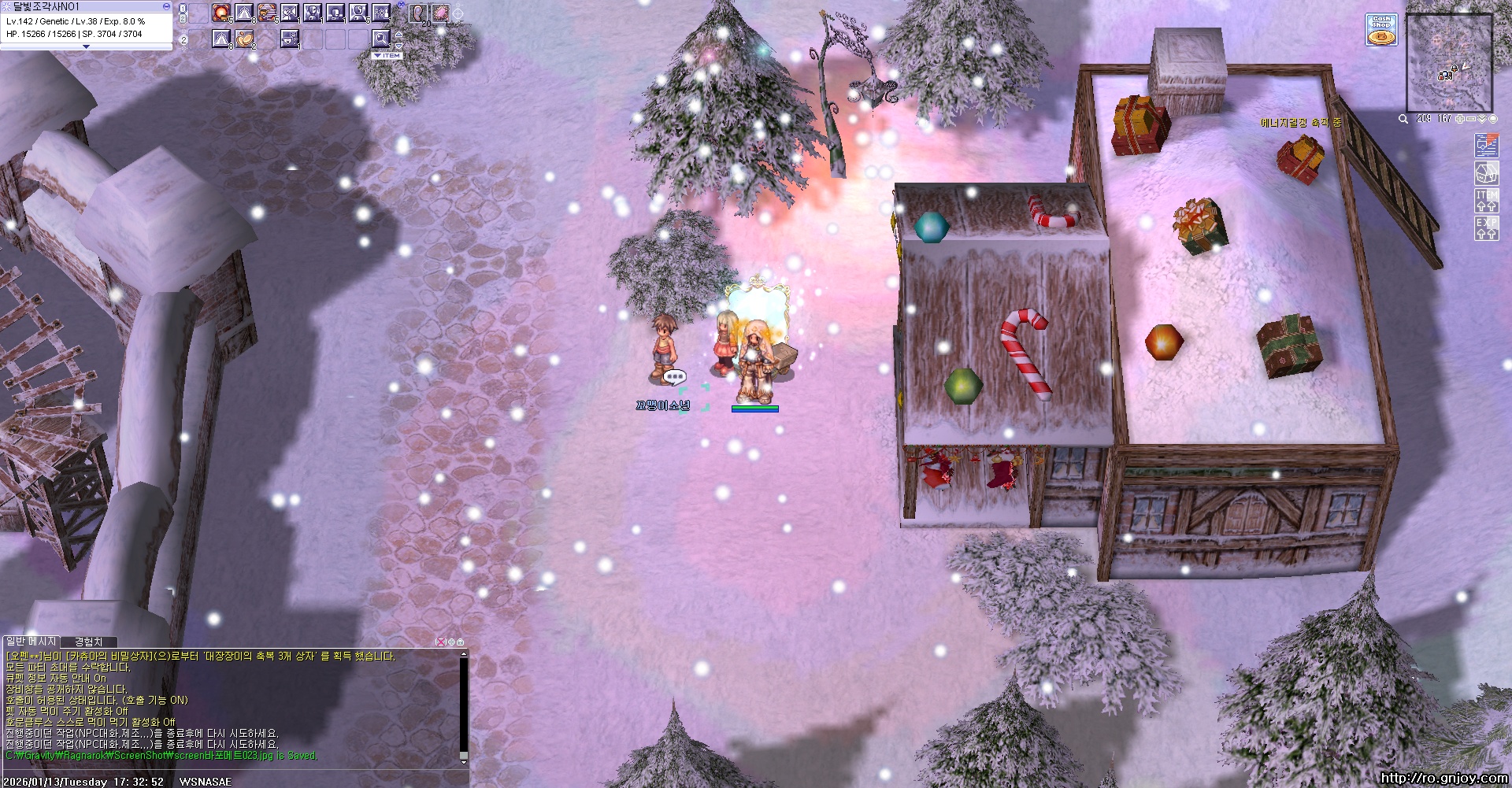The width and height of the screenshot is (1512, 788).
Task: Open the Cash Shop
Action: [1381, 30]
